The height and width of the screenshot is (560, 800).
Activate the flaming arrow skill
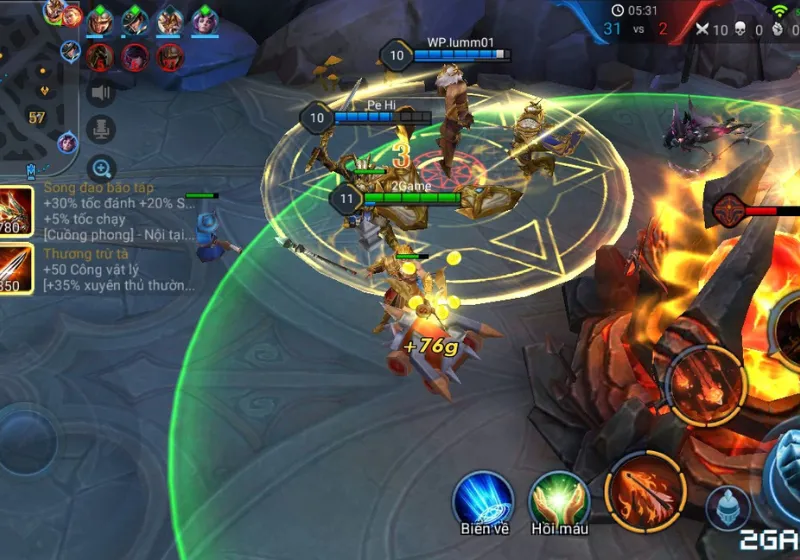pyautogui.click(x=644, y=491)
